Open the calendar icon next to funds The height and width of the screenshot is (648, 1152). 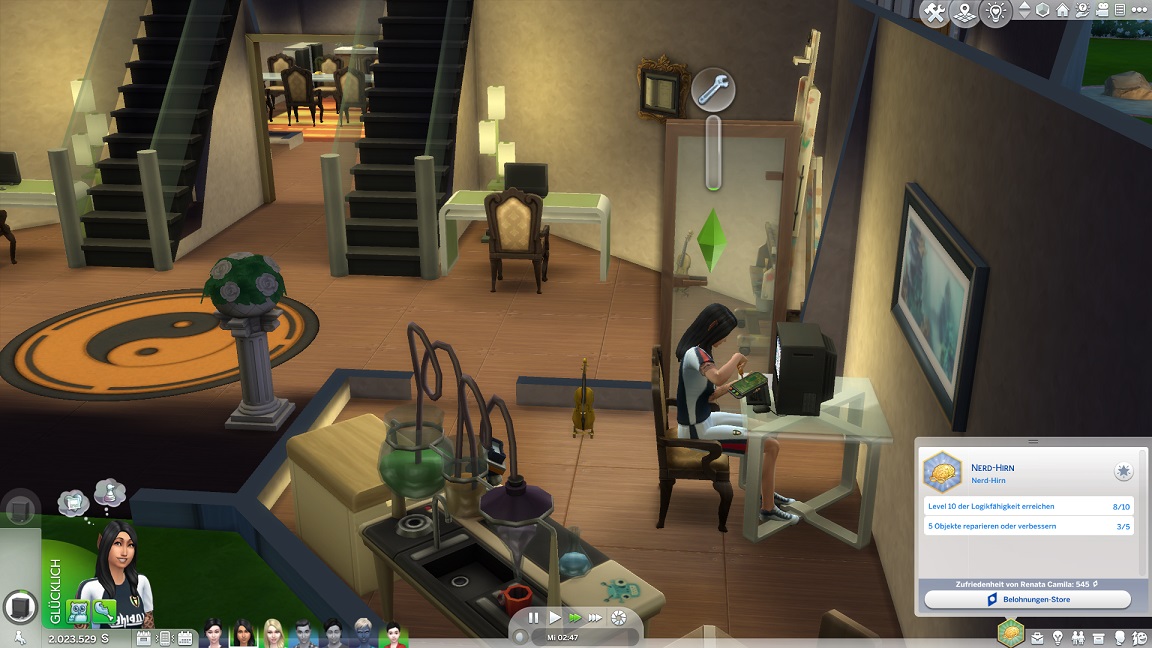pyautogui.click(x=143, y=637)
